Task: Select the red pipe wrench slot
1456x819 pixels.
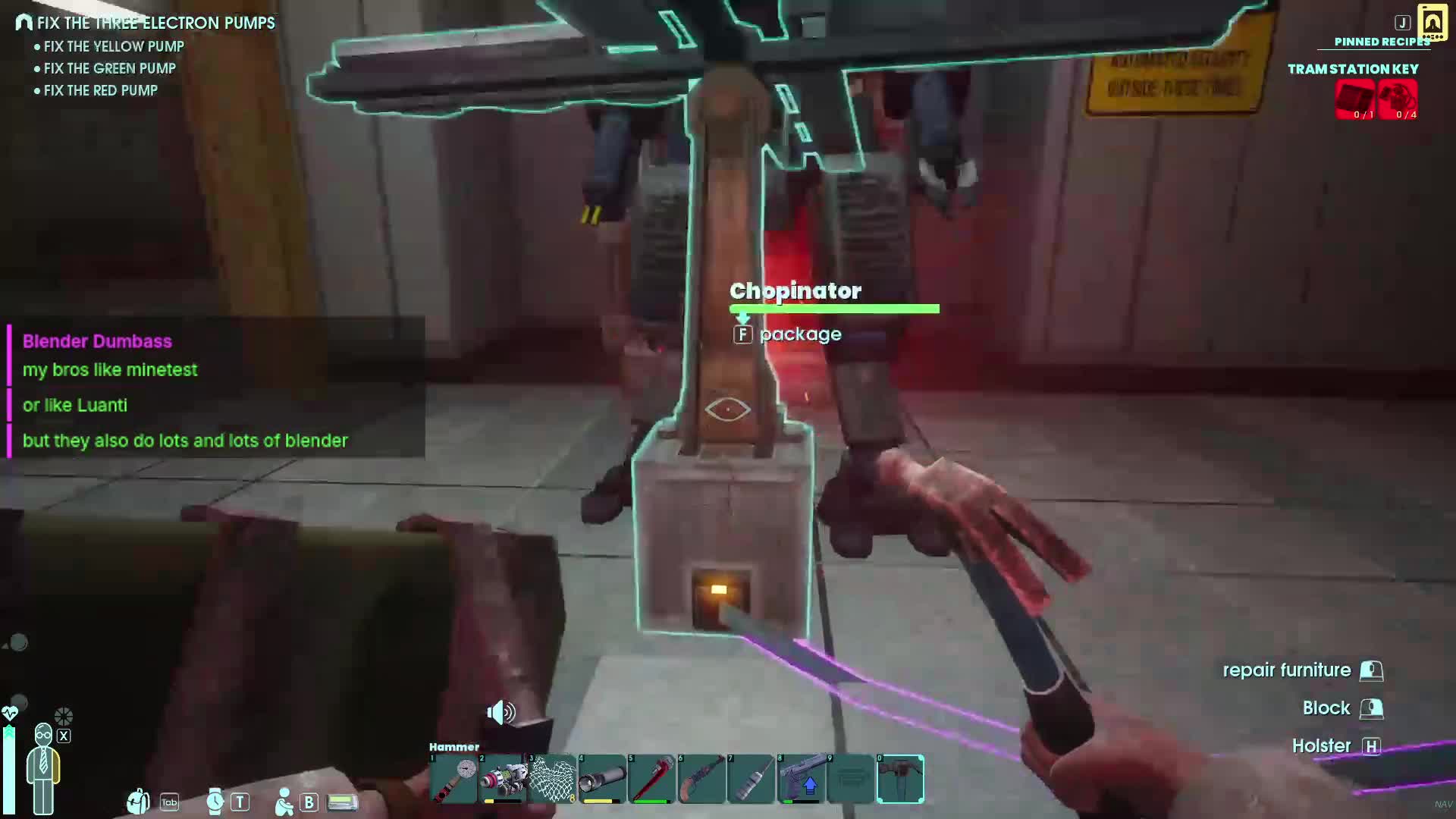Action: point(652,779)
